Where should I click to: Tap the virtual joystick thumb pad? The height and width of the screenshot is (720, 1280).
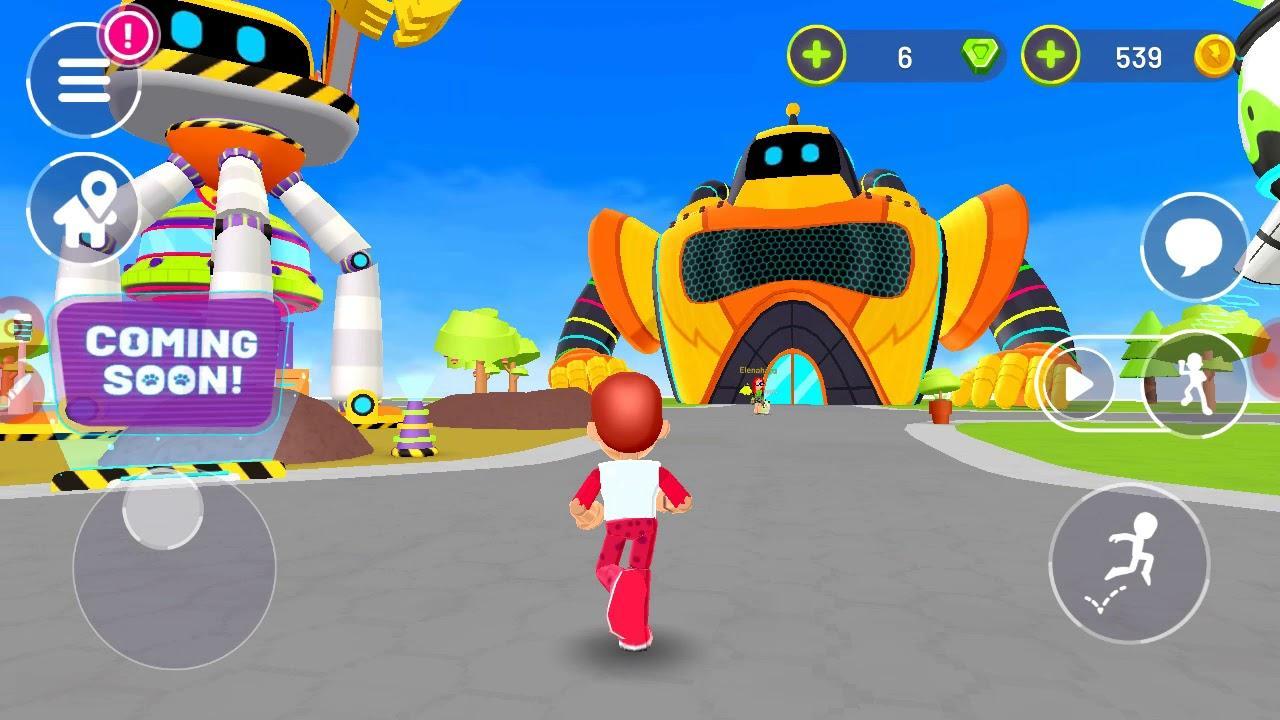(162, 508)
